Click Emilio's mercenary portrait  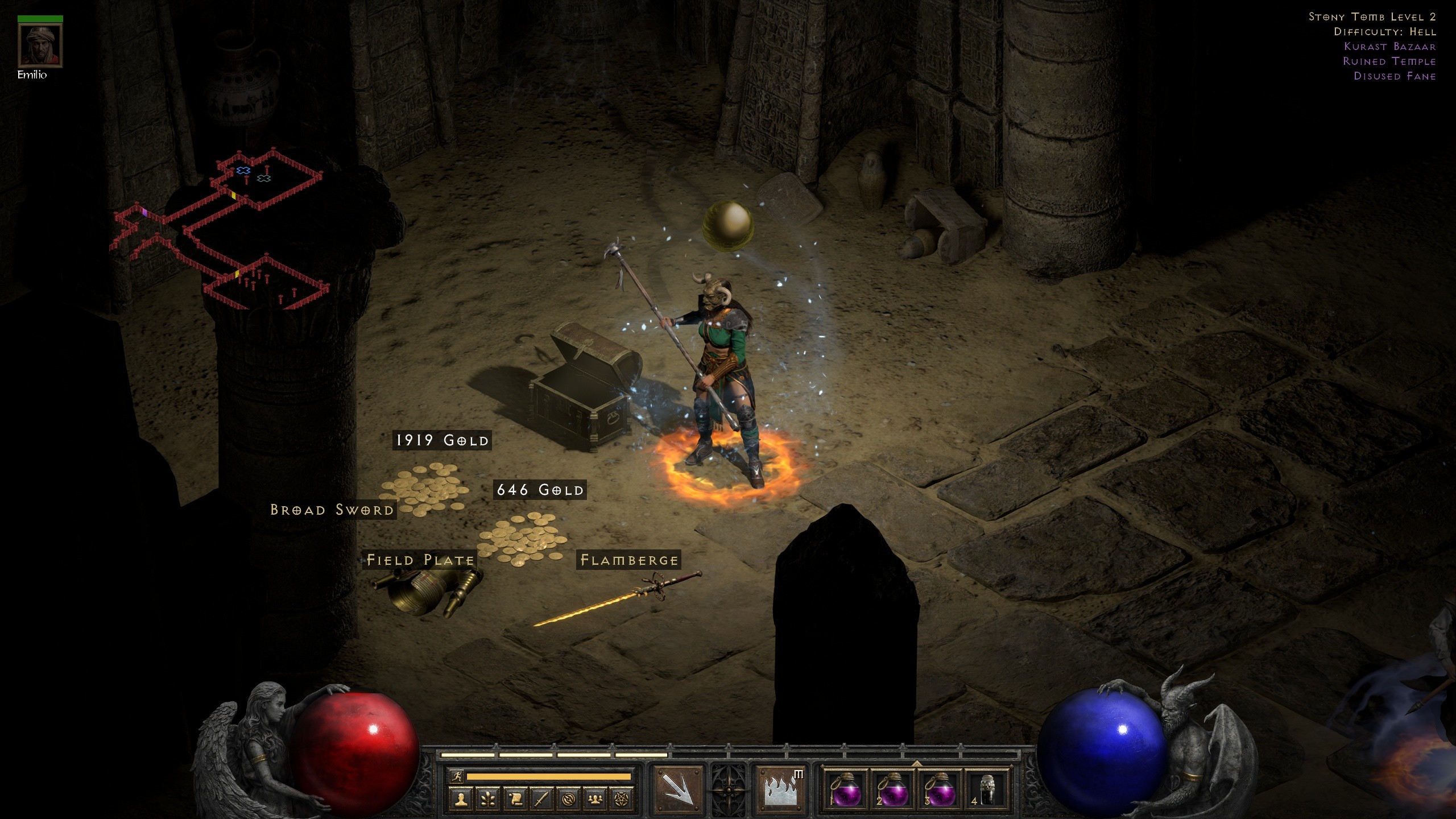pyautogui.click(x=40, y=45)
